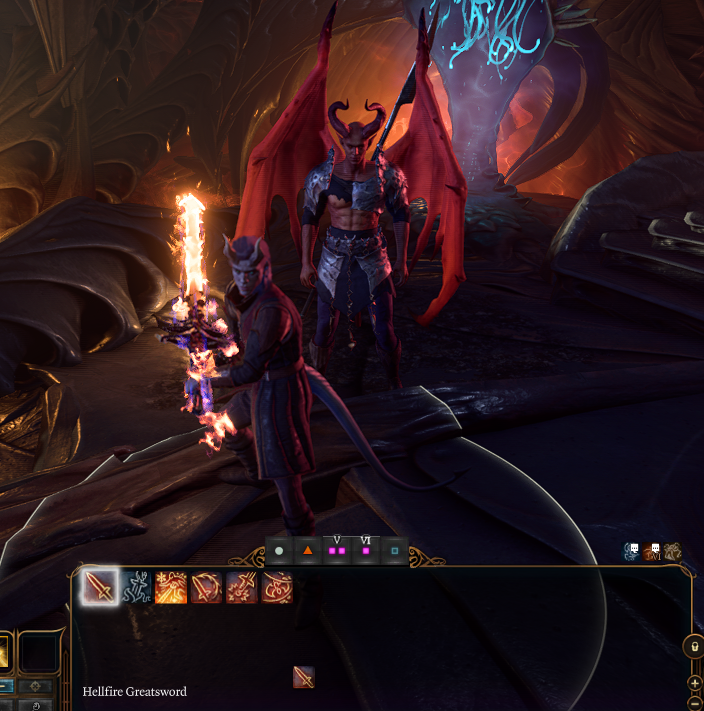704x711 pixels.
Task: Open the tan group figures icon
Action: click(673, 551)
